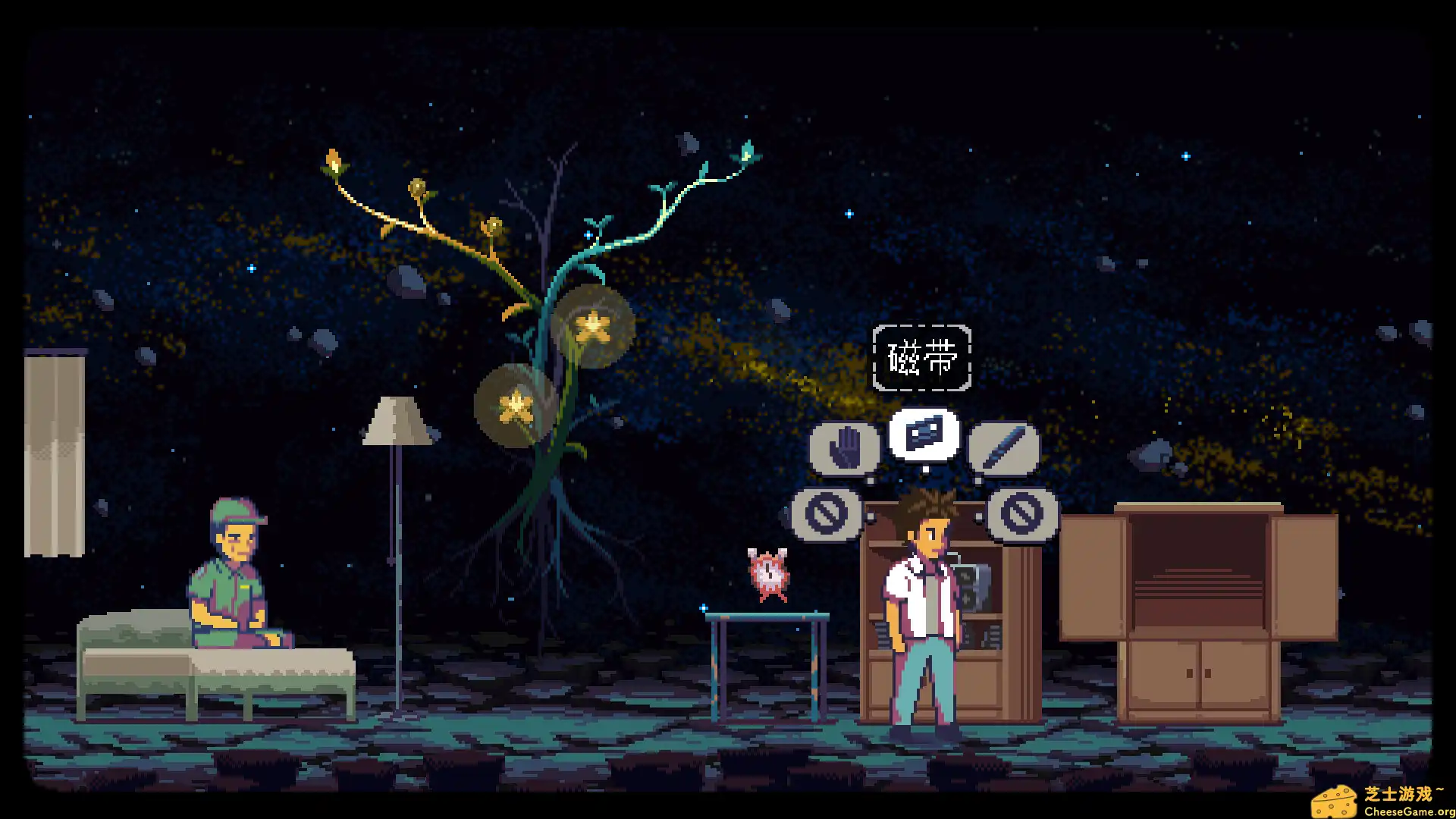Select the hand interact verb icon
Image resolution: width=1456 pixels, height=819 pixels.
pyautogui.click(x=844, y=447)
